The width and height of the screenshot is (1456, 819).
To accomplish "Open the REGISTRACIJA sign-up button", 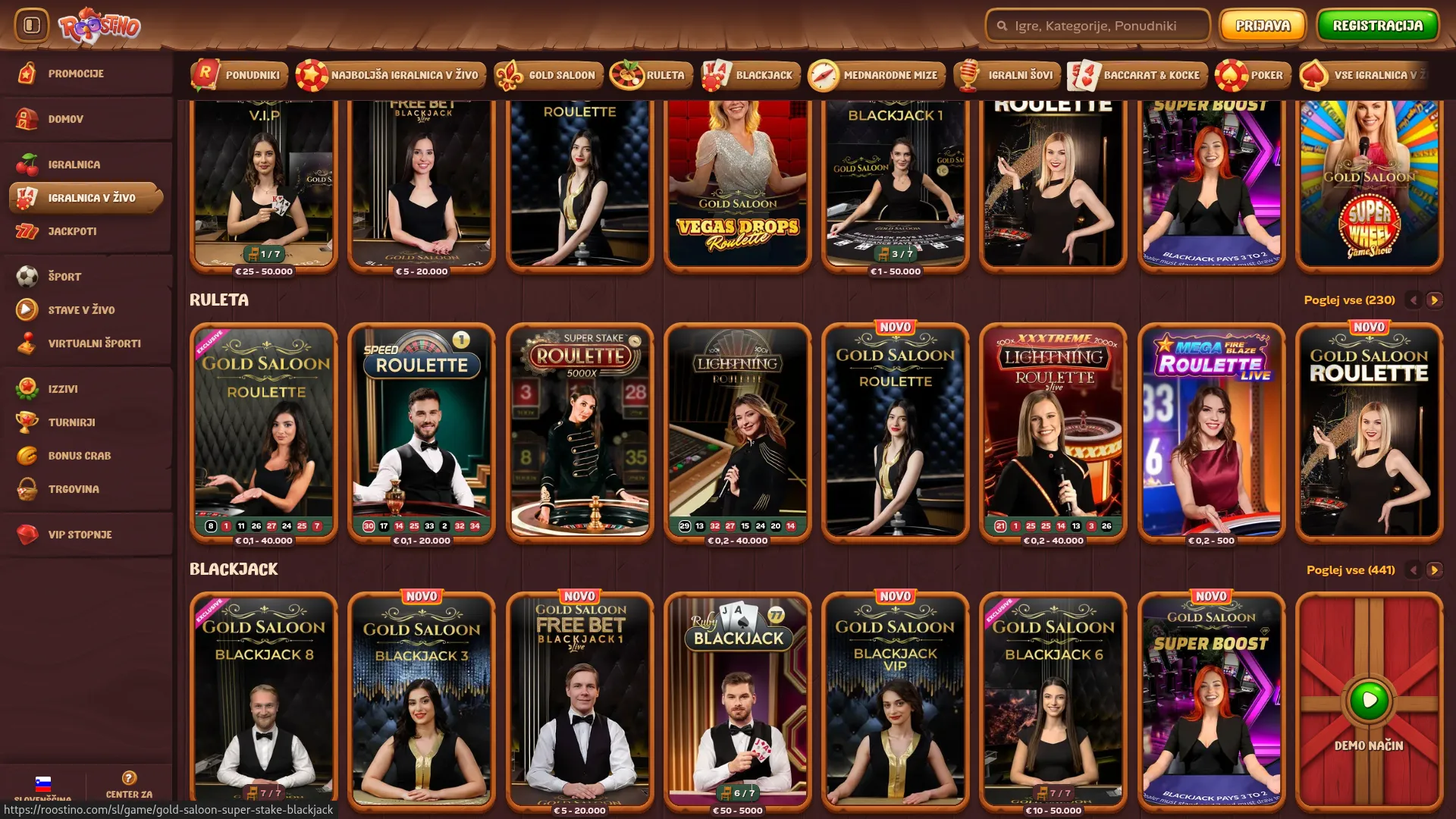I will [1377, 26].
